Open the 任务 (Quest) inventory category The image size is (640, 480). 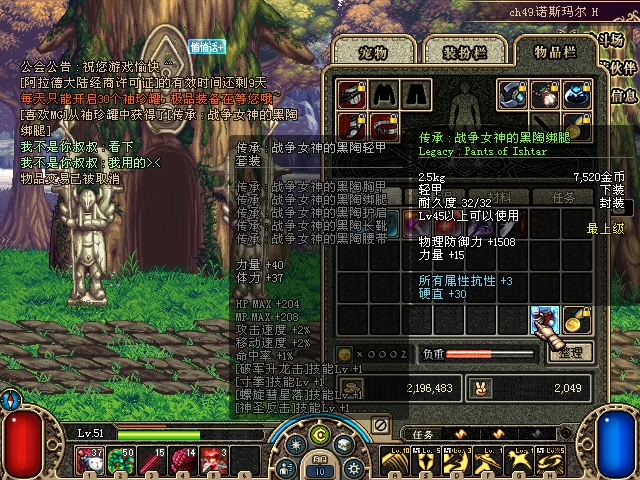point(565,197)
